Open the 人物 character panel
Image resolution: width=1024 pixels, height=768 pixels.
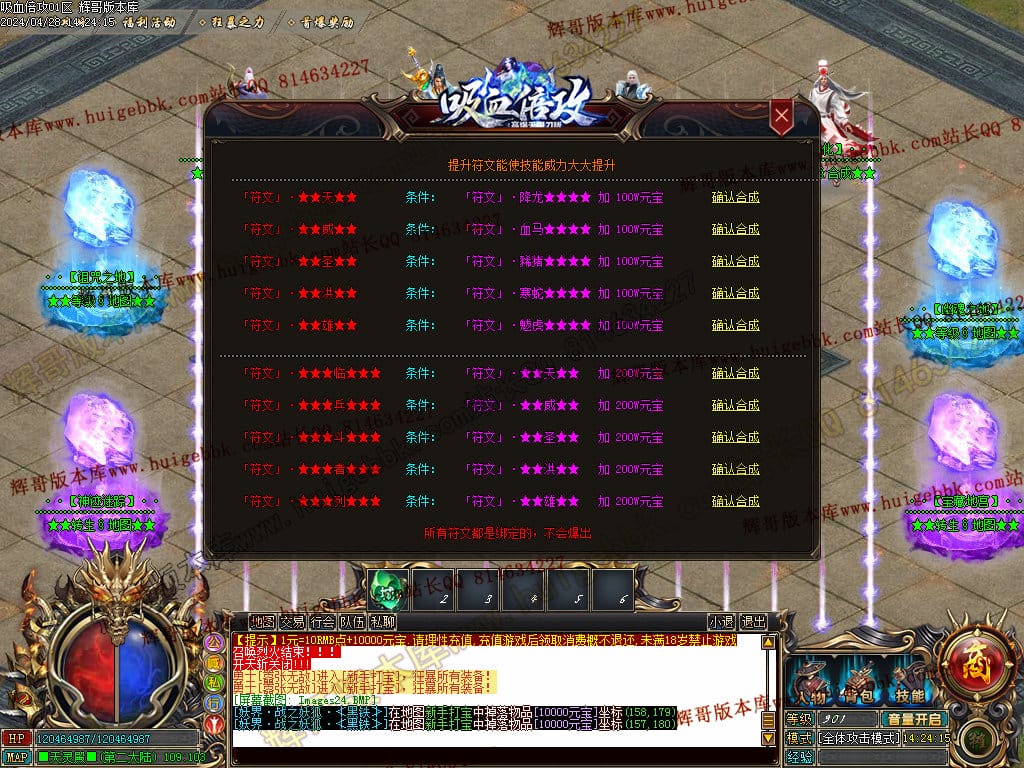pyautogui.click(x=810, y=685)
